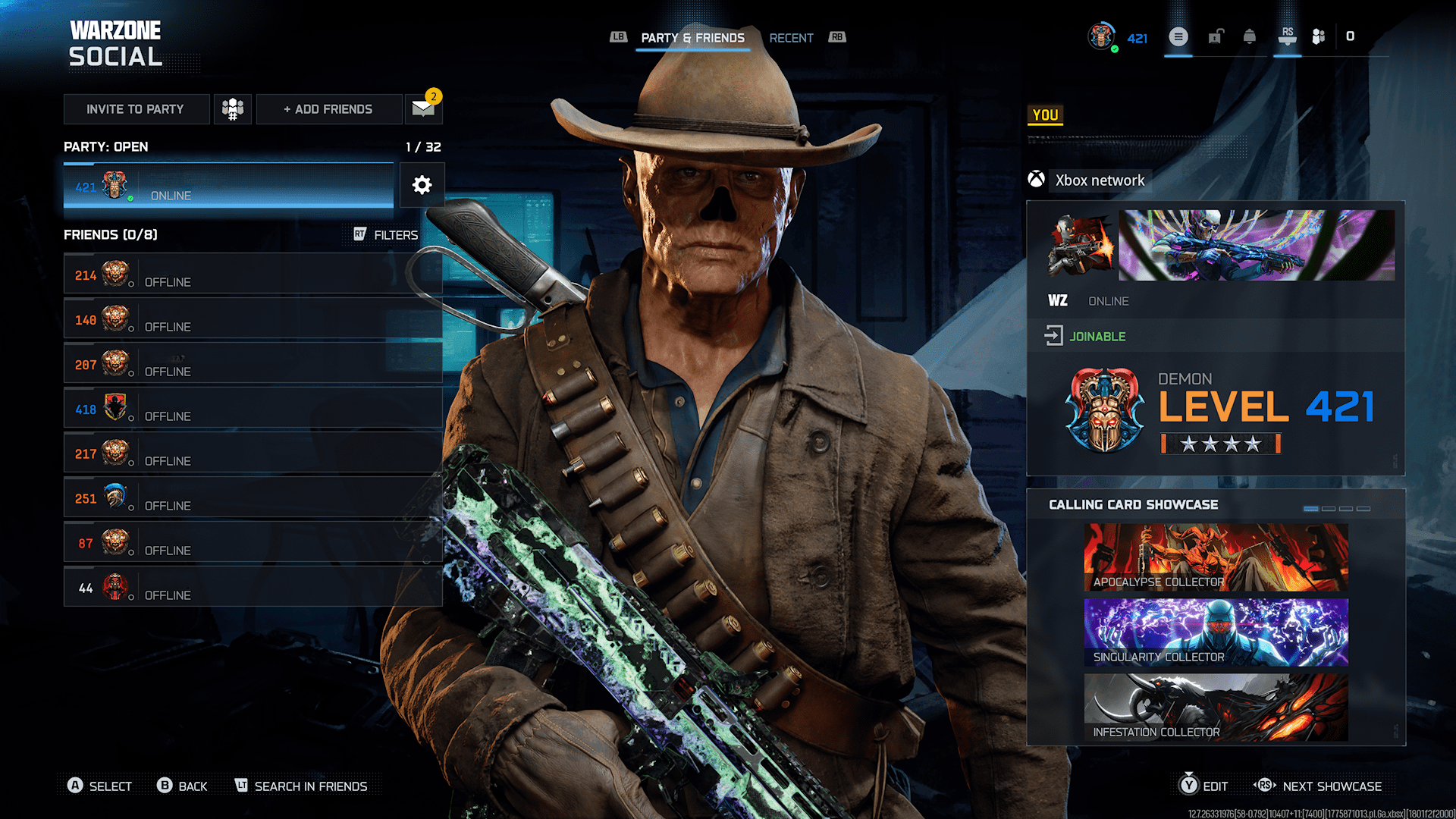
Task: Click the messages envelope with 2 notifications
Action: click(x=422, y=108)
